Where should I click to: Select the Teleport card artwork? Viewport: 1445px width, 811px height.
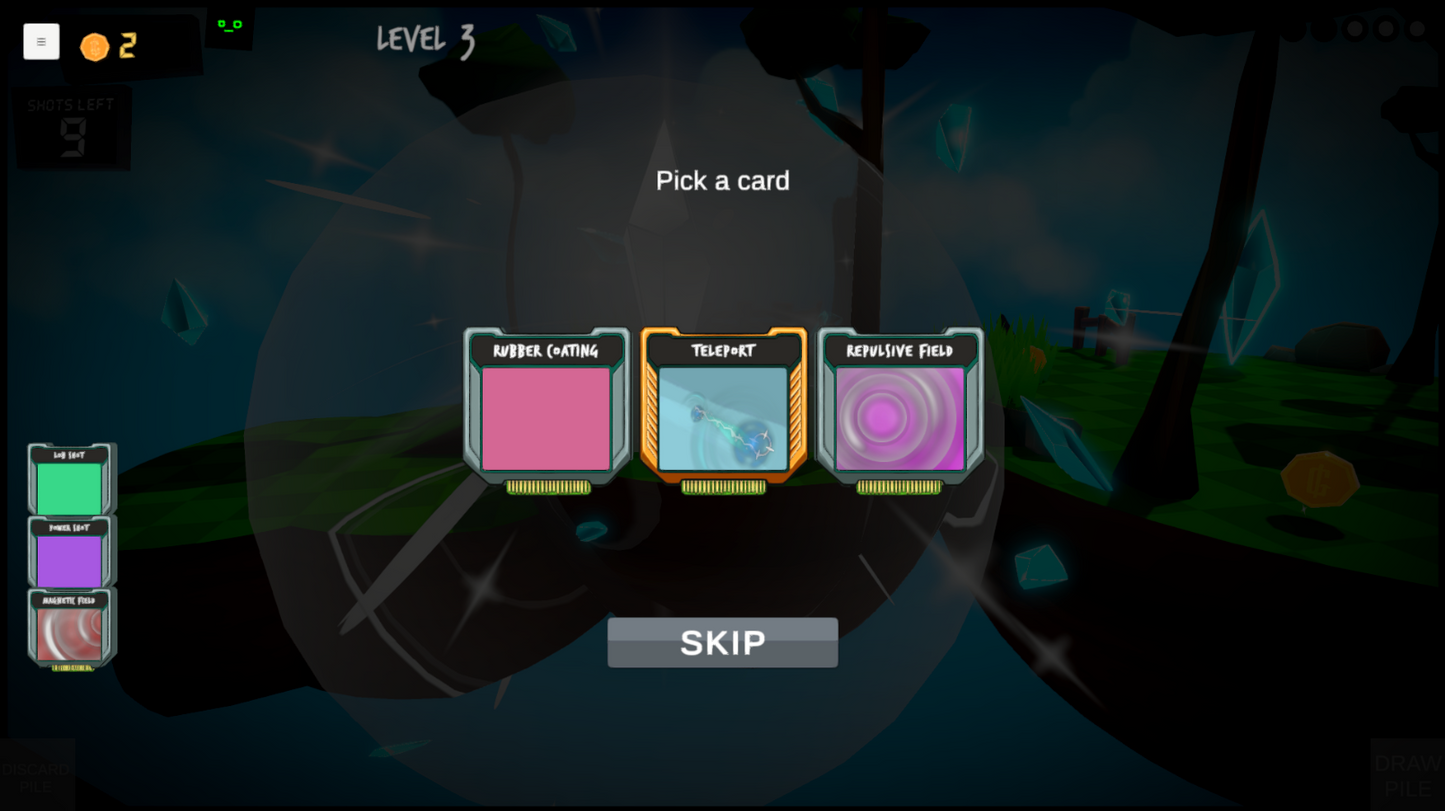pyautogui.click(x=722, y=418)
